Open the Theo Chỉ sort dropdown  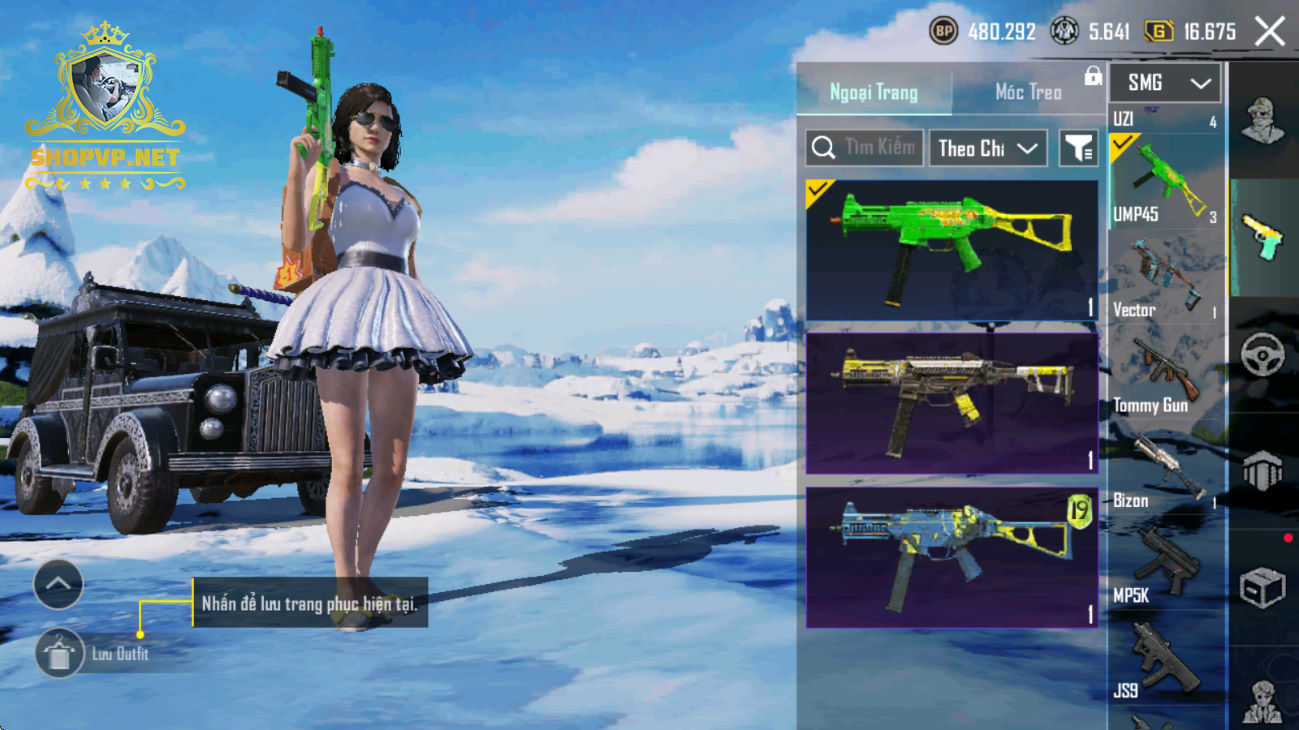click(x=987, y=148)
